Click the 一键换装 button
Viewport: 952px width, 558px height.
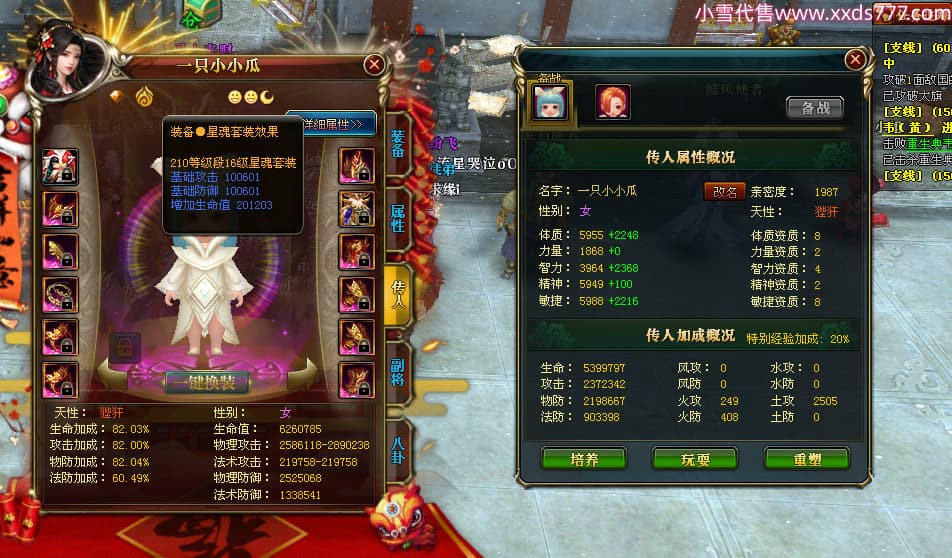[x=207, y=382]
